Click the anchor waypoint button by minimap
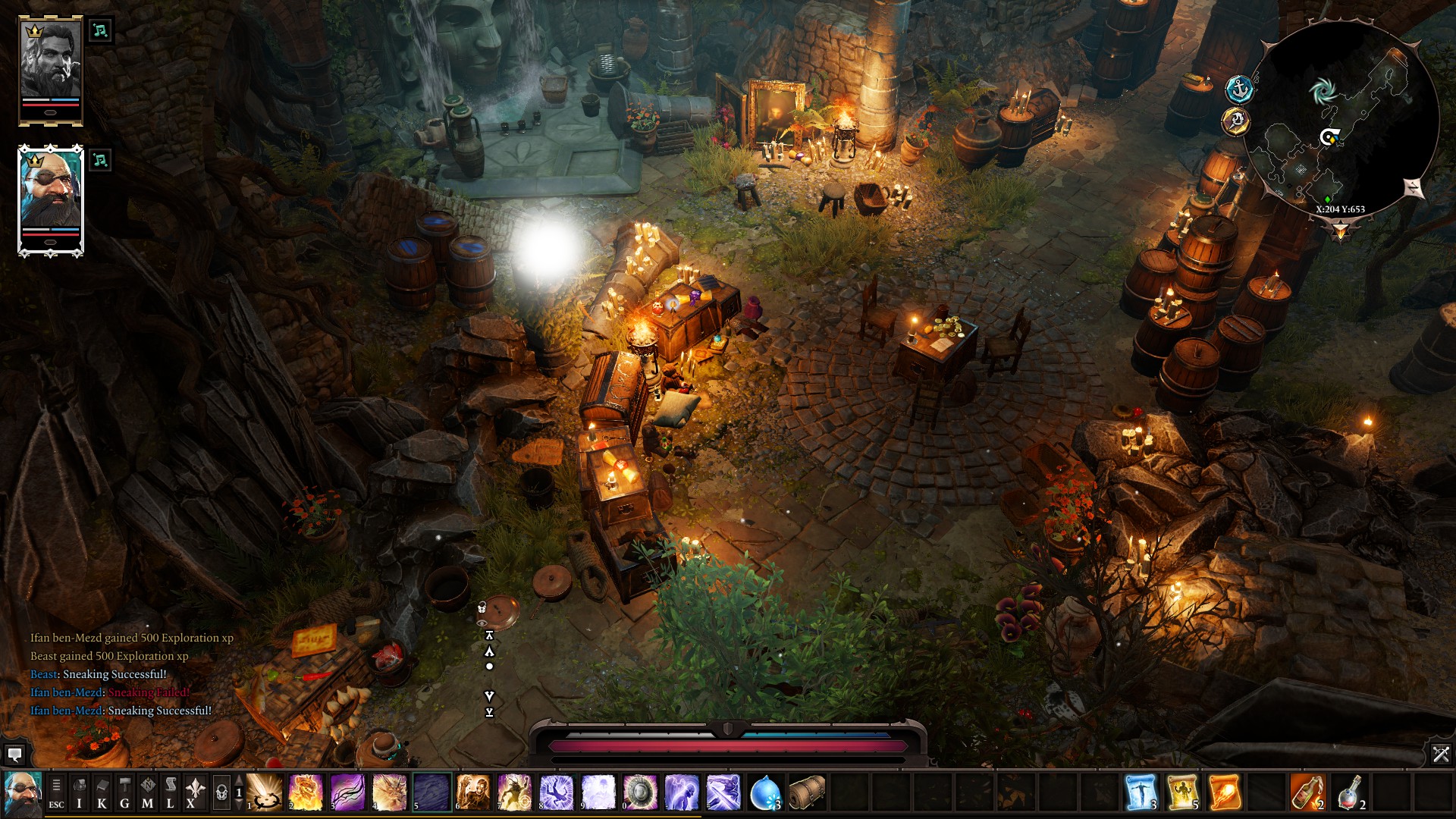 [1238, 89]
